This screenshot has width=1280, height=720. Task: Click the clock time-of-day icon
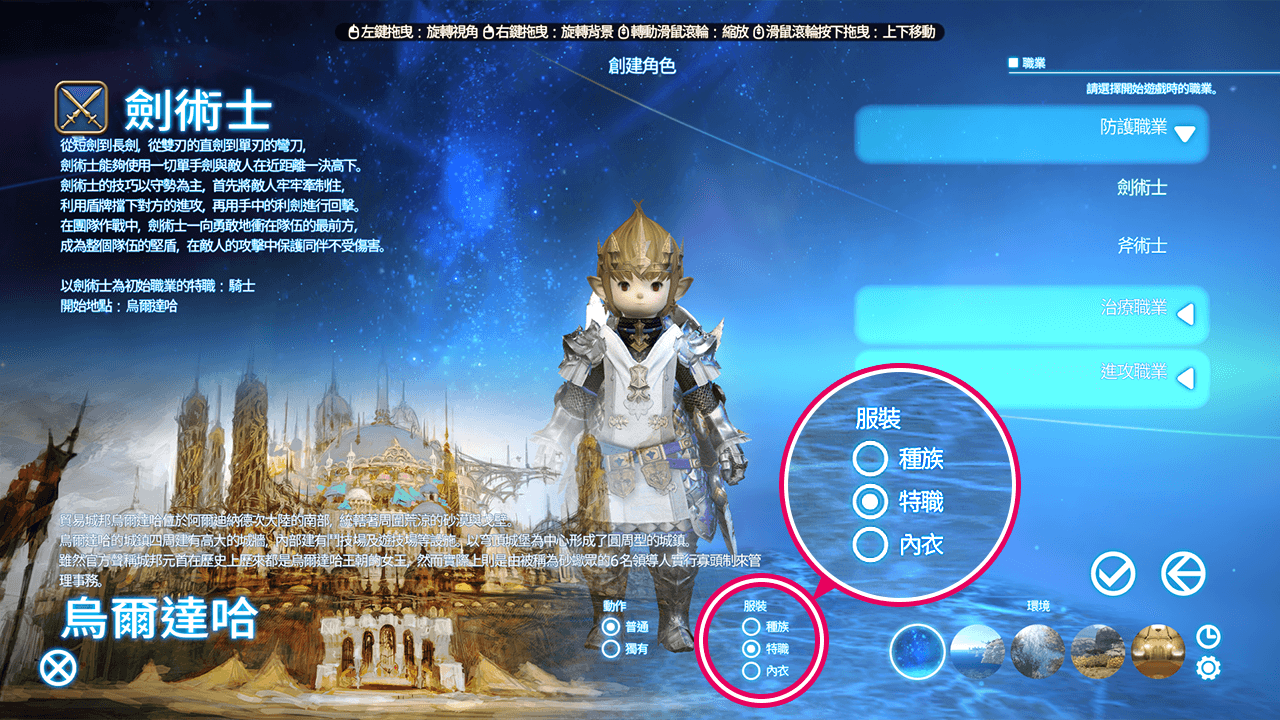(x=1208, y=636)
